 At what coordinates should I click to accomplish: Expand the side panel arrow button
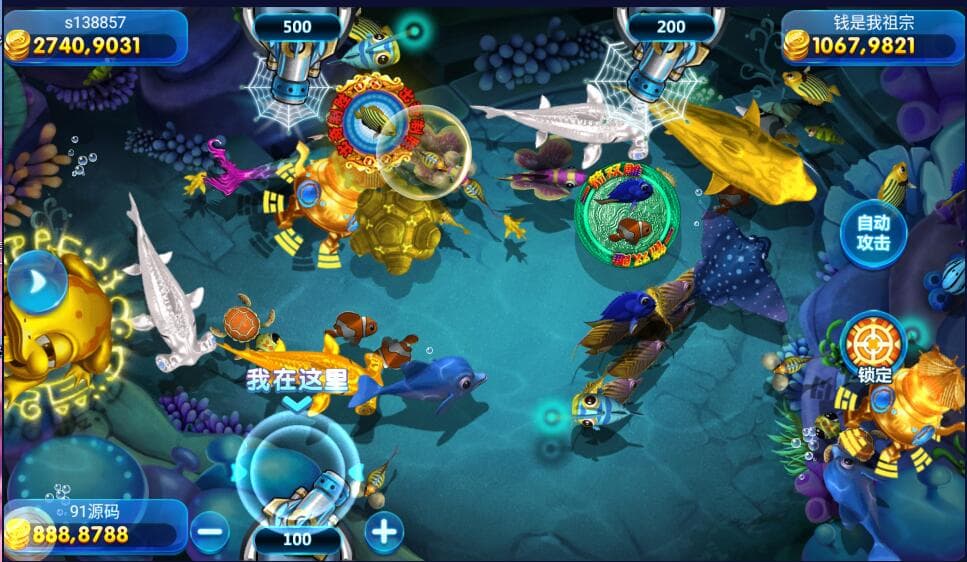(x=37, y=283)
